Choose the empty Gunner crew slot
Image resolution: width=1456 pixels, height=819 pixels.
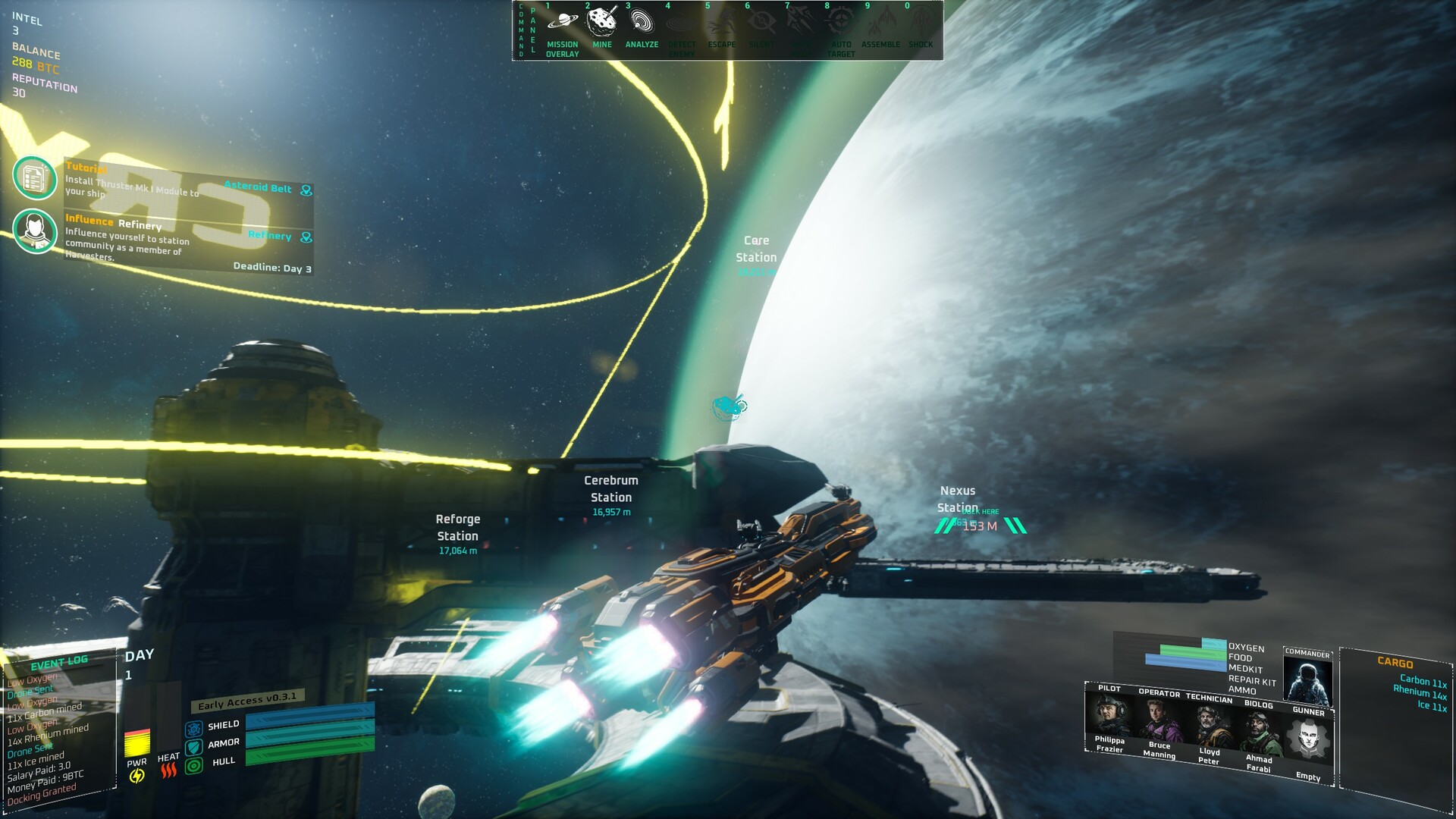coord(1309,739)
